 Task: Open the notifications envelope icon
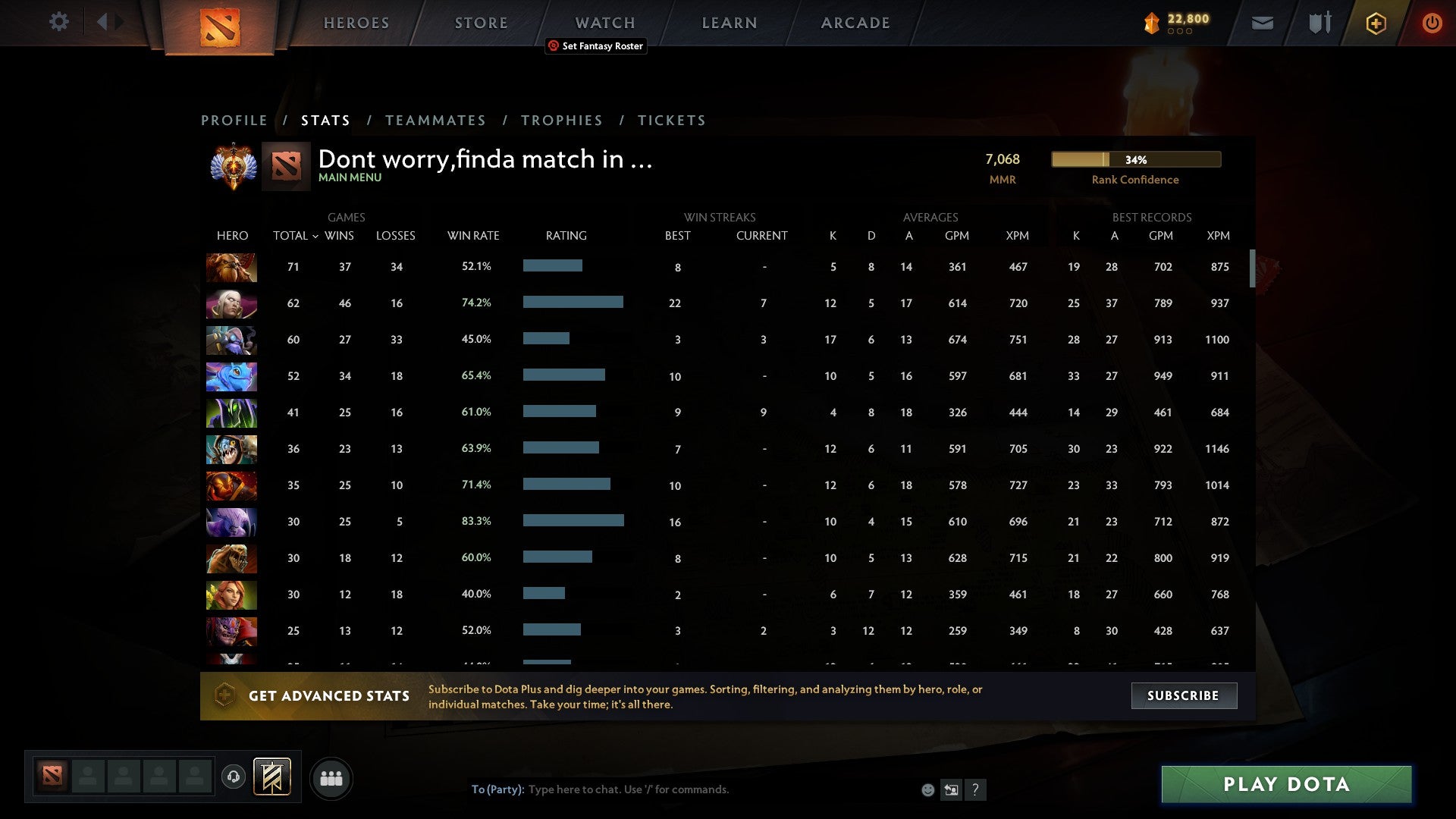coord(1263,23)
